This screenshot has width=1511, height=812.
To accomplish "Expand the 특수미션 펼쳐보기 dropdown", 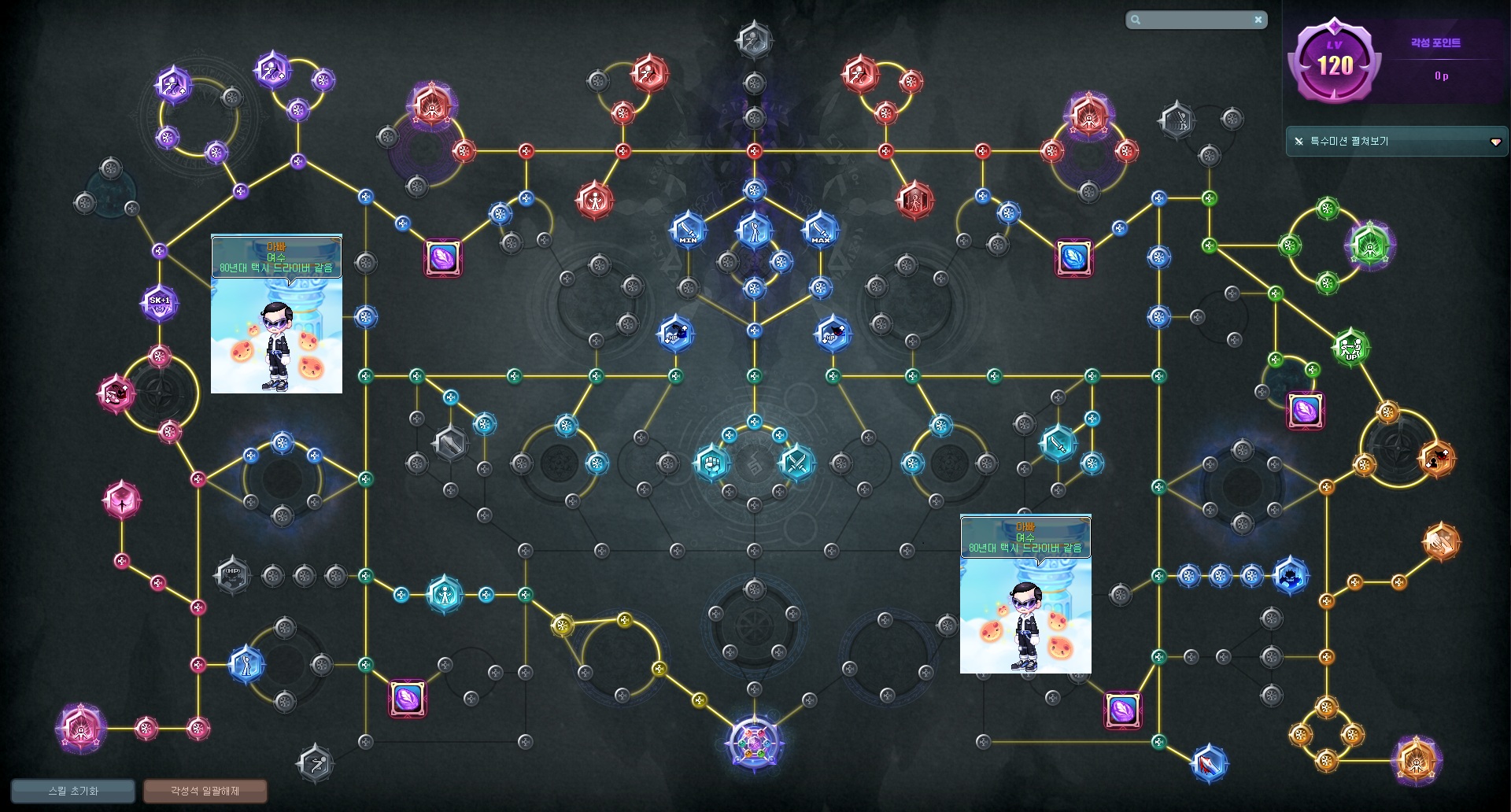I will 1495,142.
